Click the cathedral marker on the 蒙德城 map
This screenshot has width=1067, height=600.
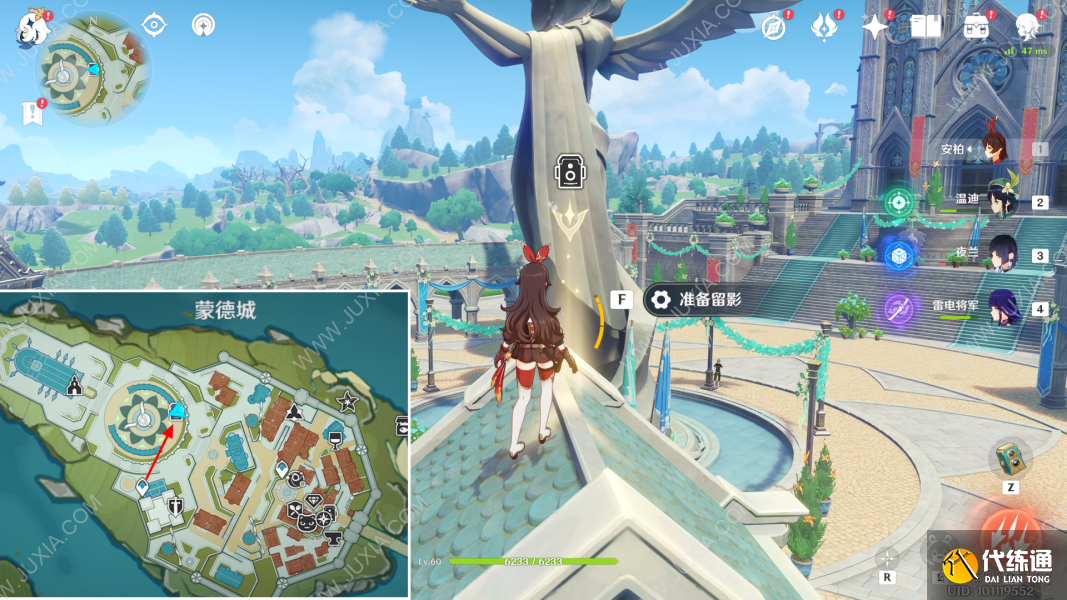pos(74,385)
